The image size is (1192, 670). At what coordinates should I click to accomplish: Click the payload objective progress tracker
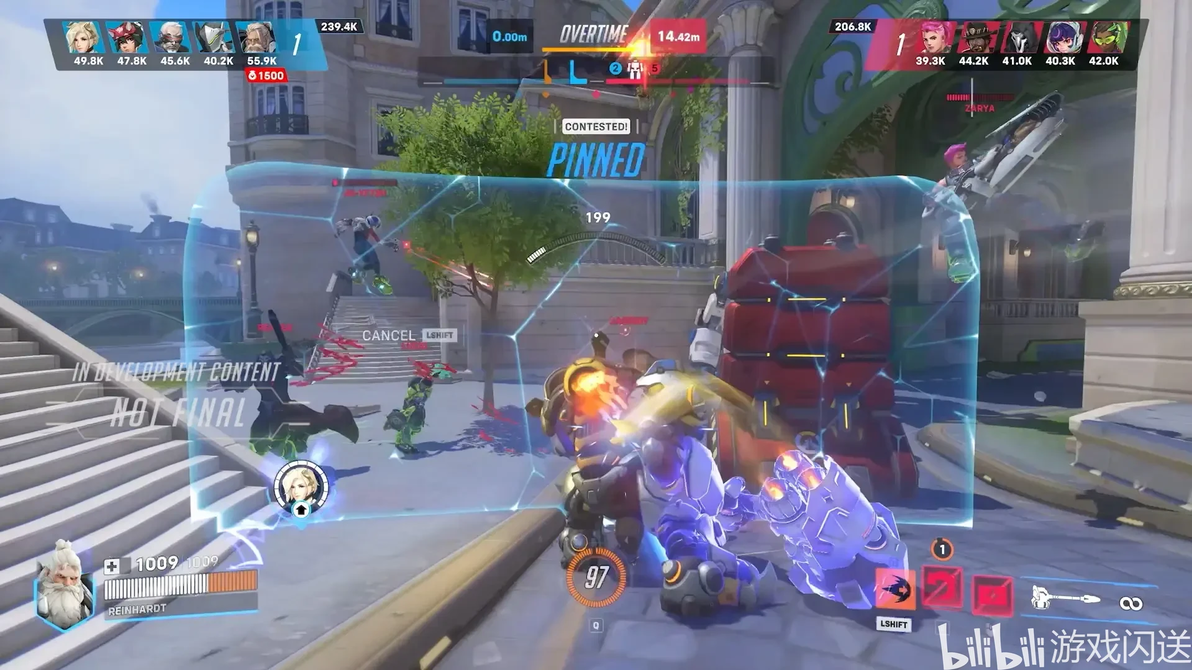pos(596,71)
